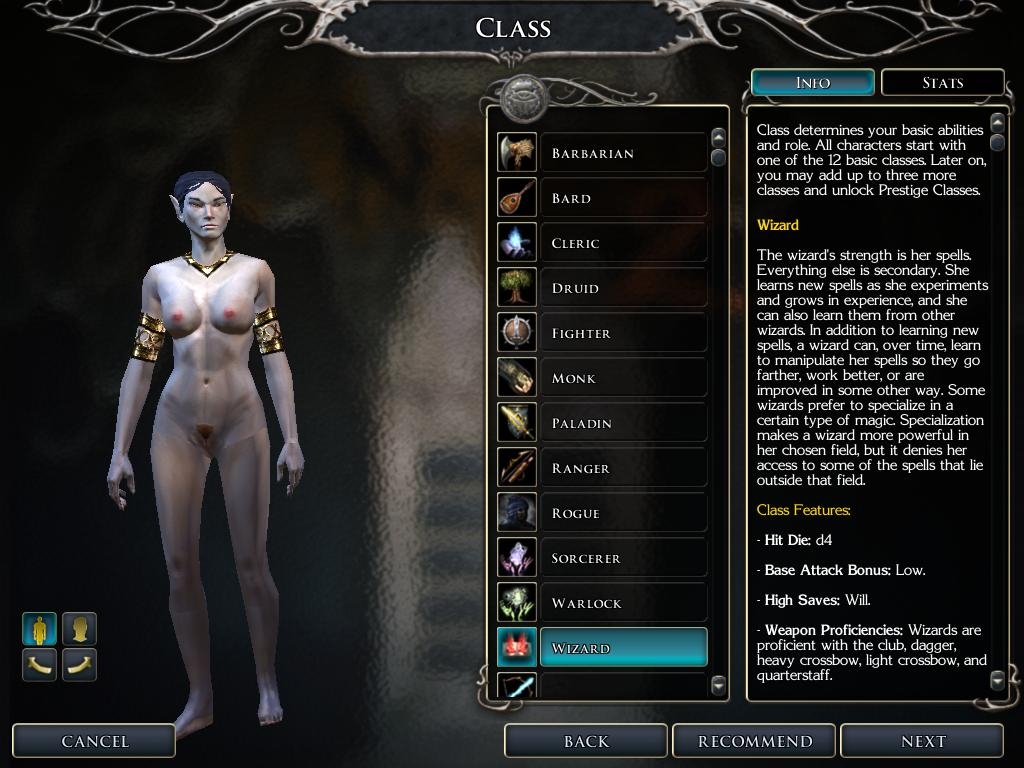Open the Info tab
The height and width of the screenshot is (768, 1024).
click(x=812, y=83)
